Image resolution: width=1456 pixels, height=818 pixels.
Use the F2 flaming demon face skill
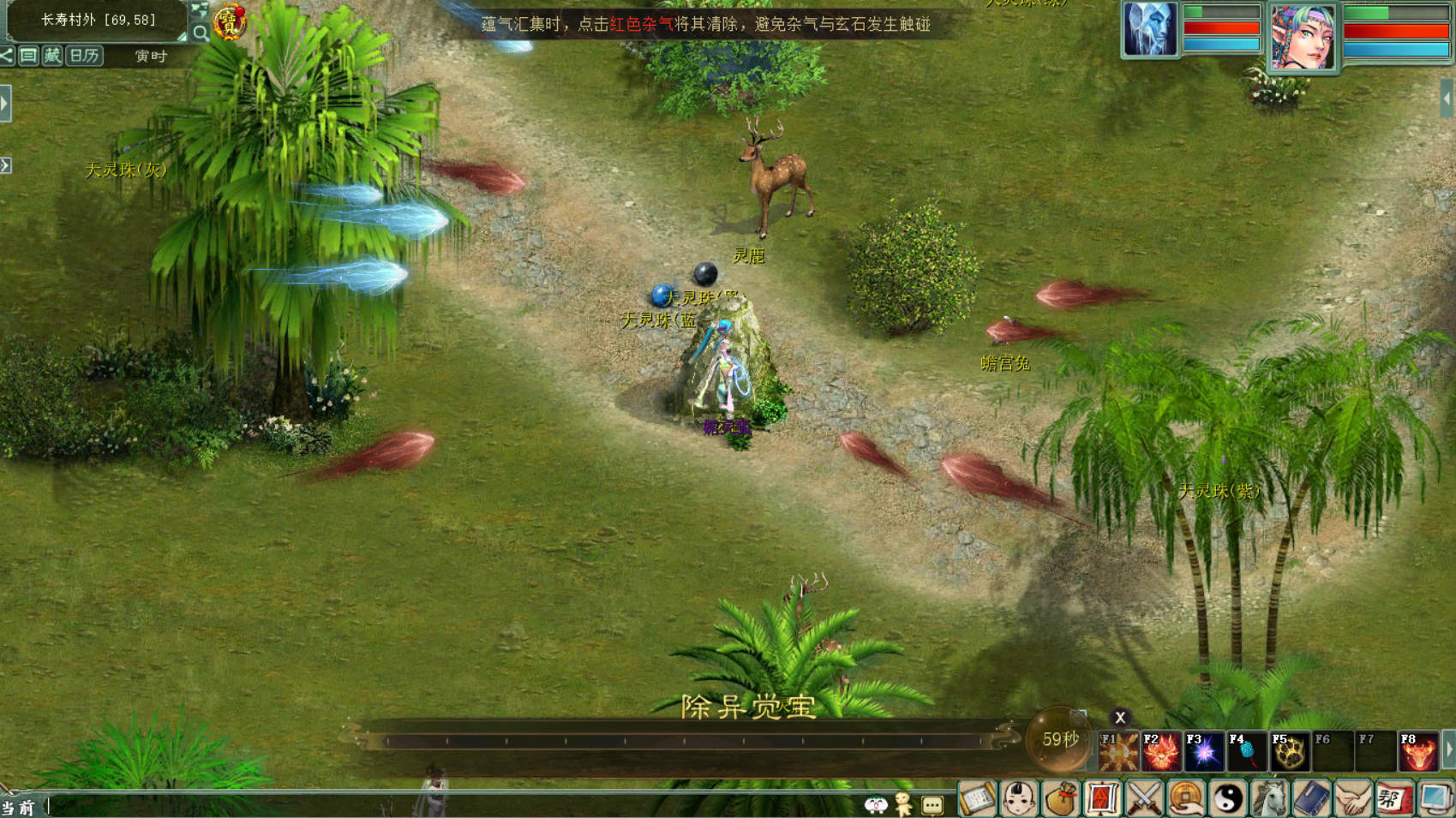click(1161, 751)
